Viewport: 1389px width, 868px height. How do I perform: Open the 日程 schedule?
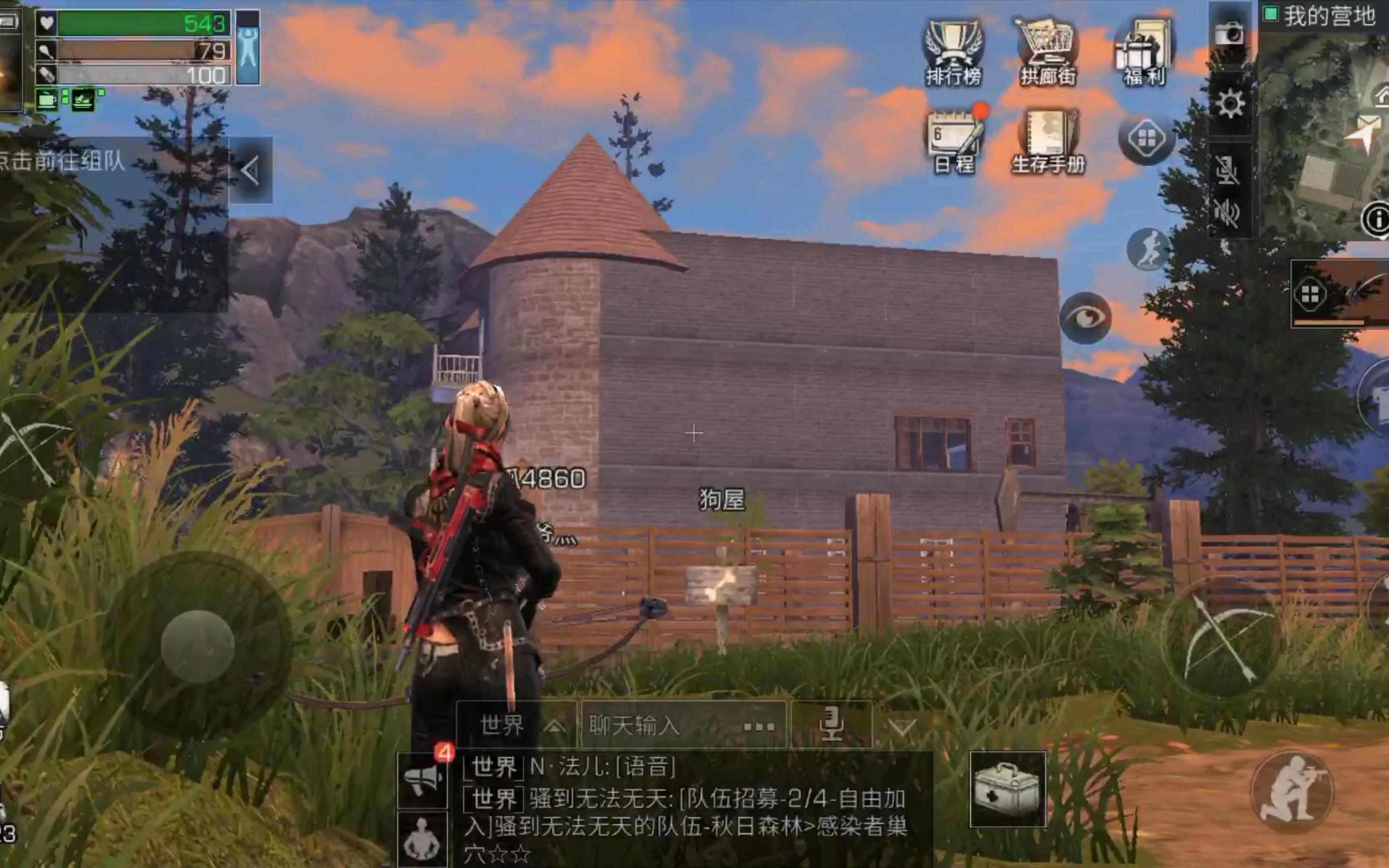coord(954,141)
